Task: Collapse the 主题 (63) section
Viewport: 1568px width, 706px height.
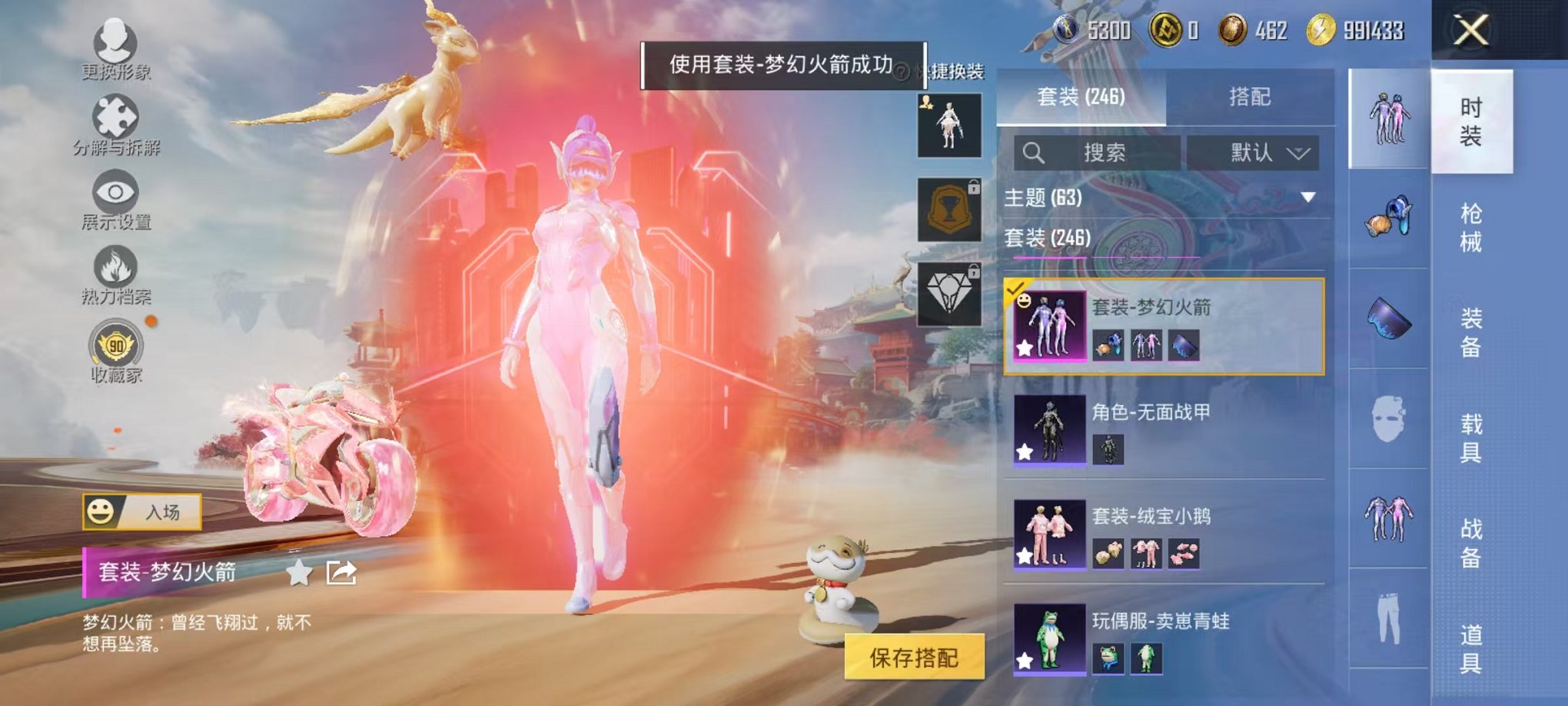Action: pyautogui.click(x=1307, y=198)
